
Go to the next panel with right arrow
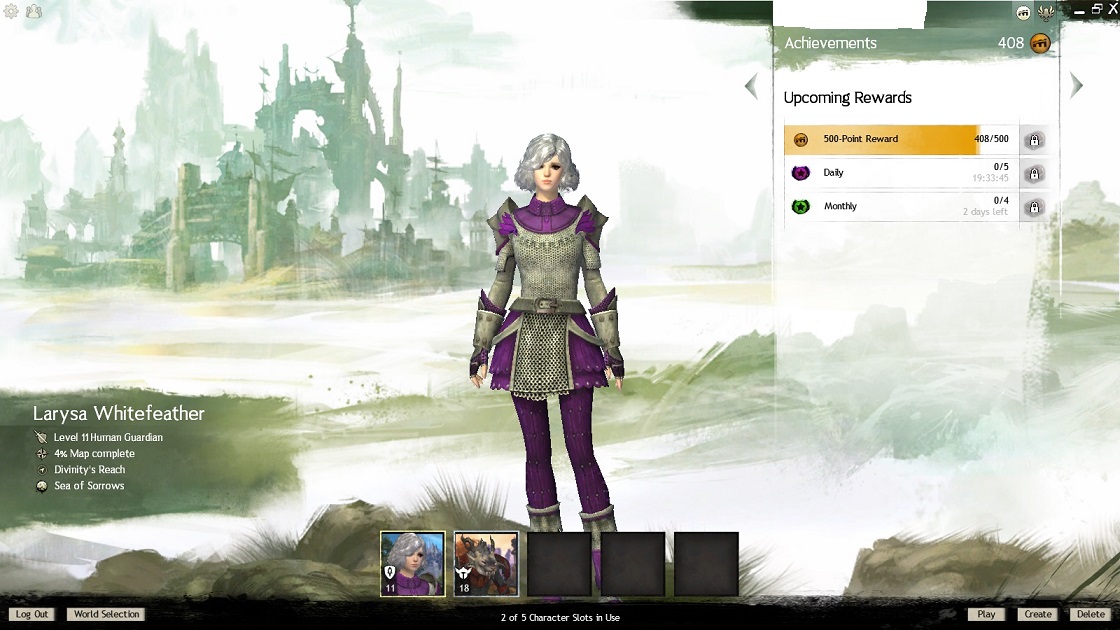(1076, 87)
